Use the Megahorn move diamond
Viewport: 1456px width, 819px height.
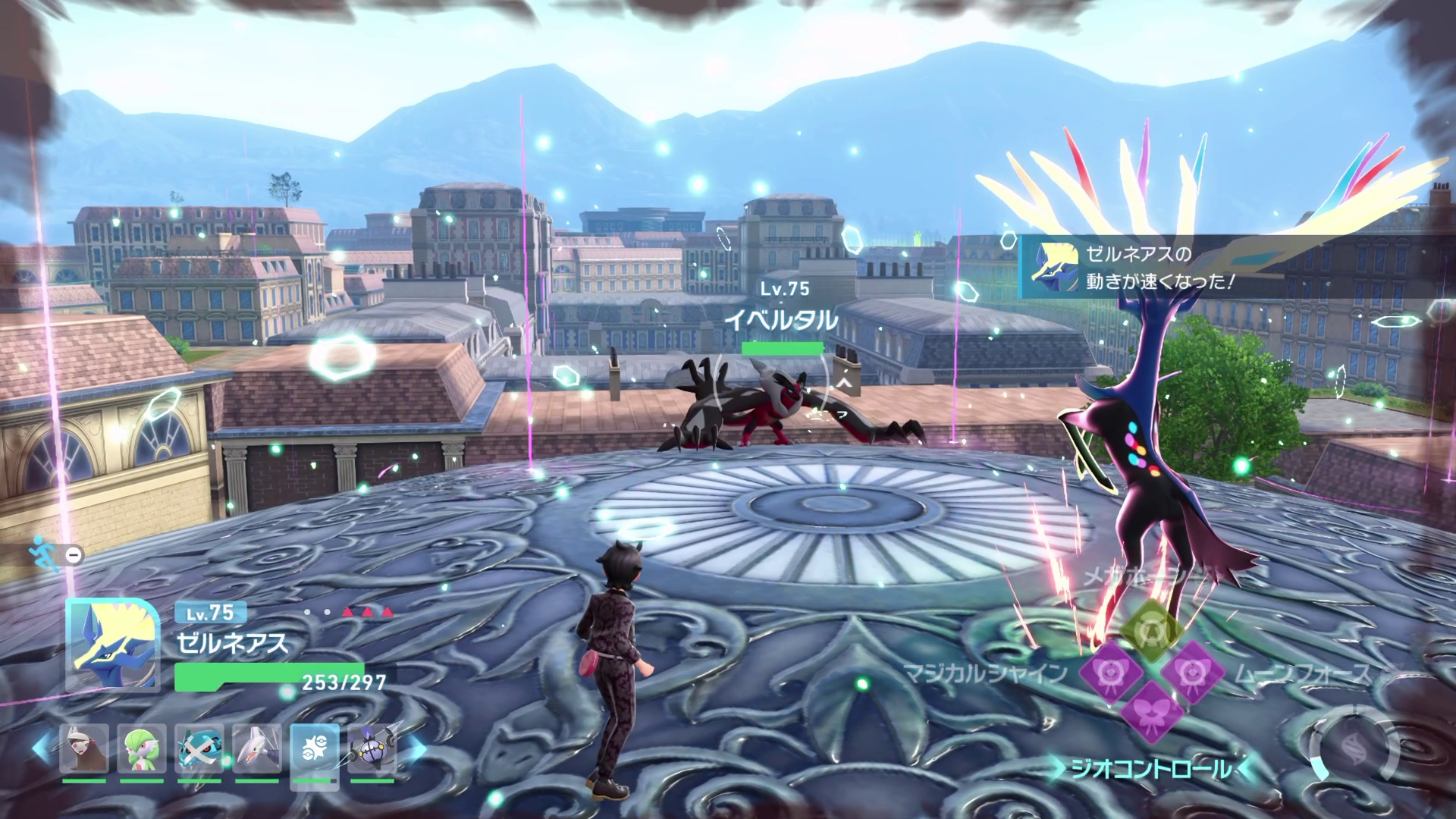click(1151, 629)
